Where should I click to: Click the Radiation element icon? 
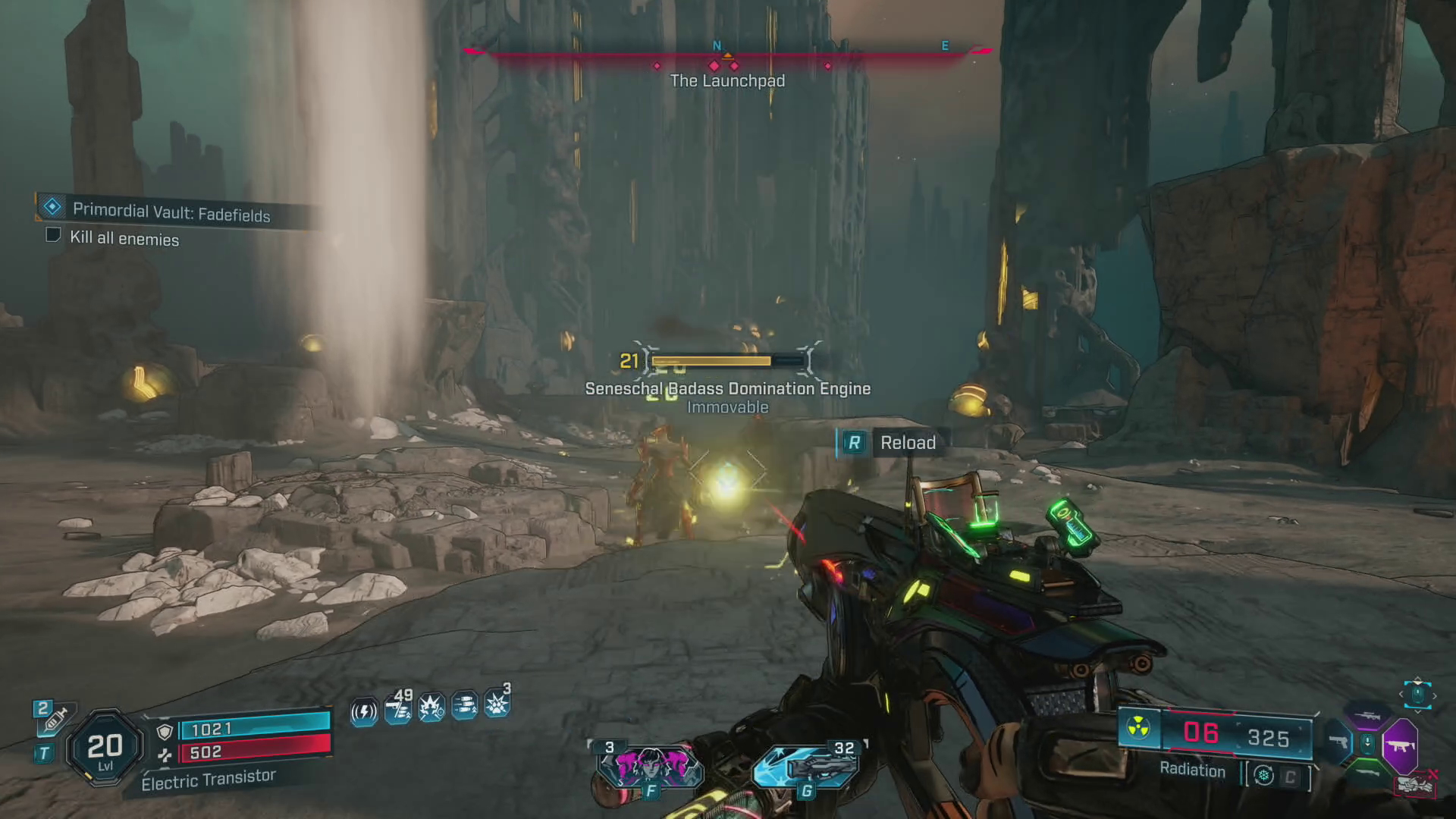[x=1137, y=729]
